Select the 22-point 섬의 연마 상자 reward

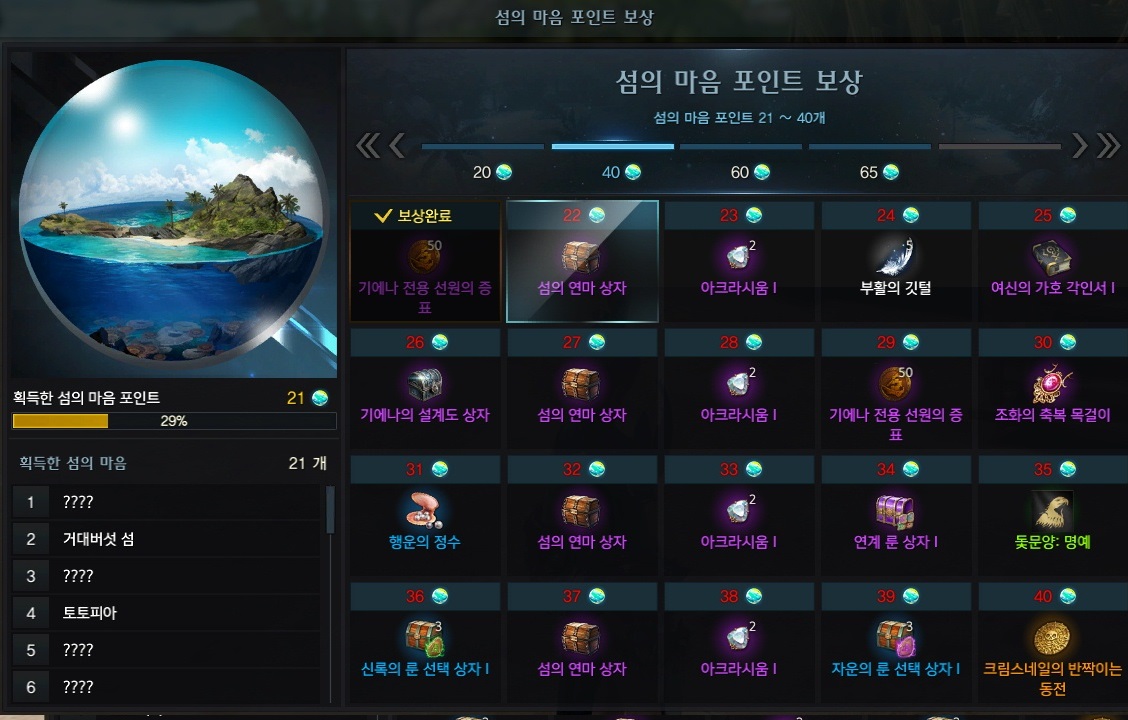pos(582,261)
